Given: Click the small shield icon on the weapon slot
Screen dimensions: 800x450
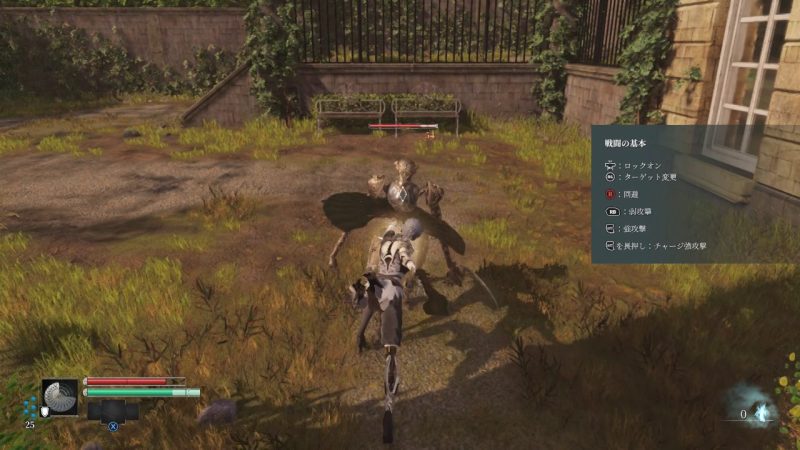Looking at the screenshot, I should pos(44,410).
